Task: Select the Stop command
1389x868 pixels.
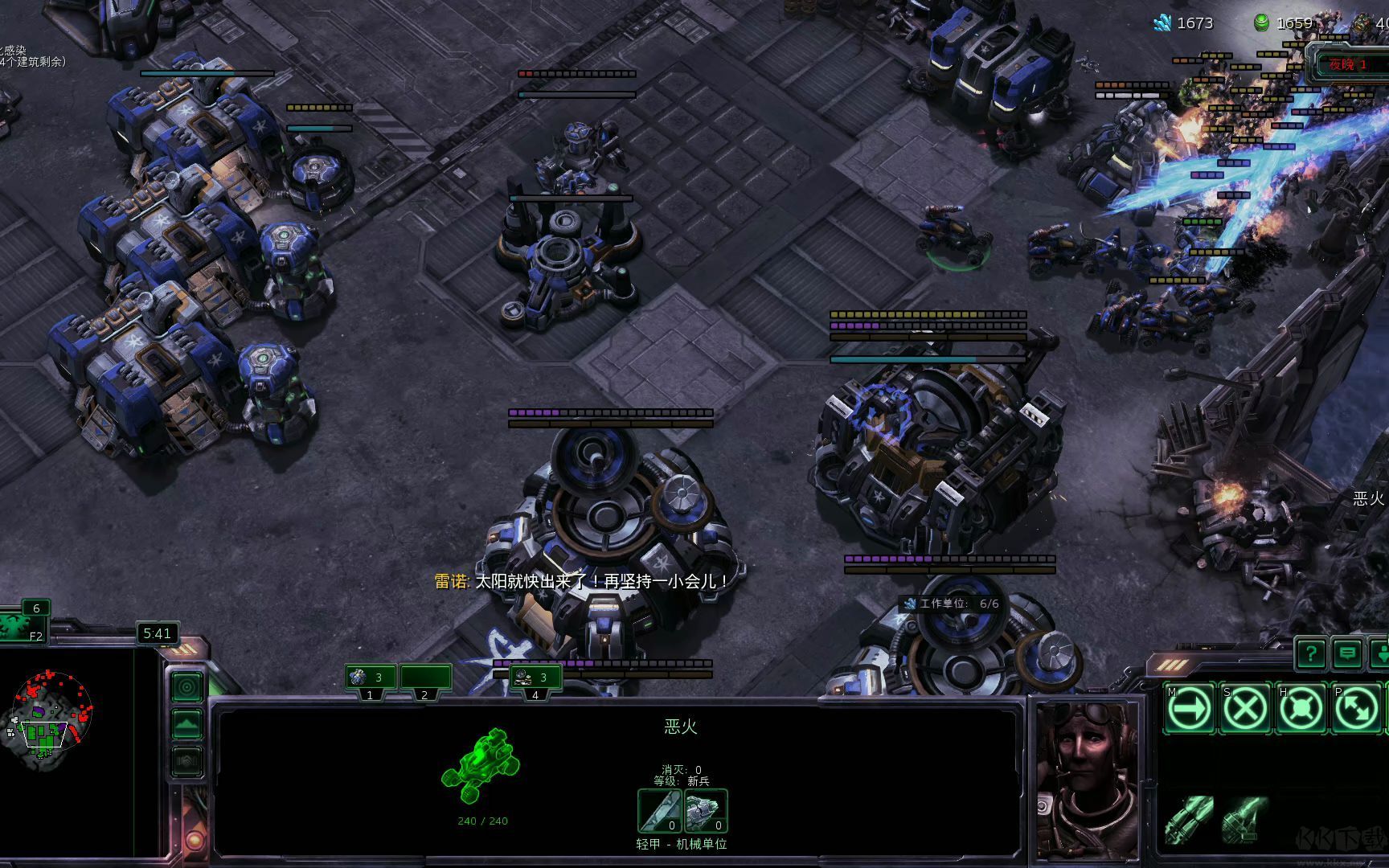Action: pyautogui.click(x=1244, y=709)
